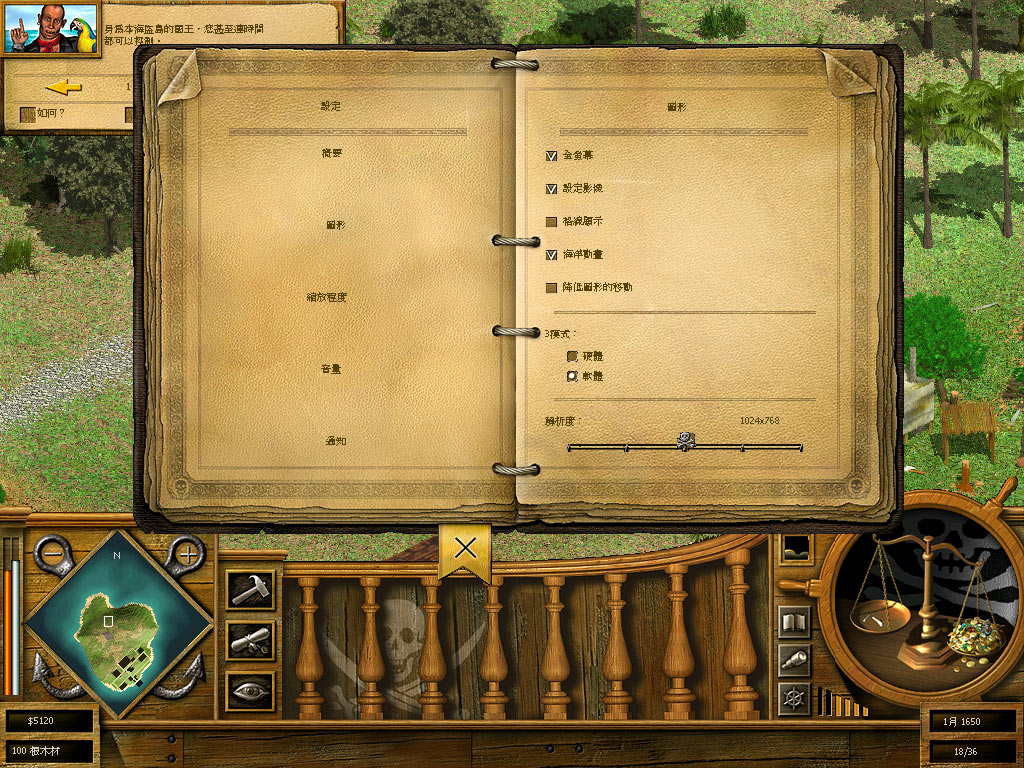Screen dimensions: 1024x768
Task: Open the 通知 (Notifications) settings section
Action: (x=334, y=441)
